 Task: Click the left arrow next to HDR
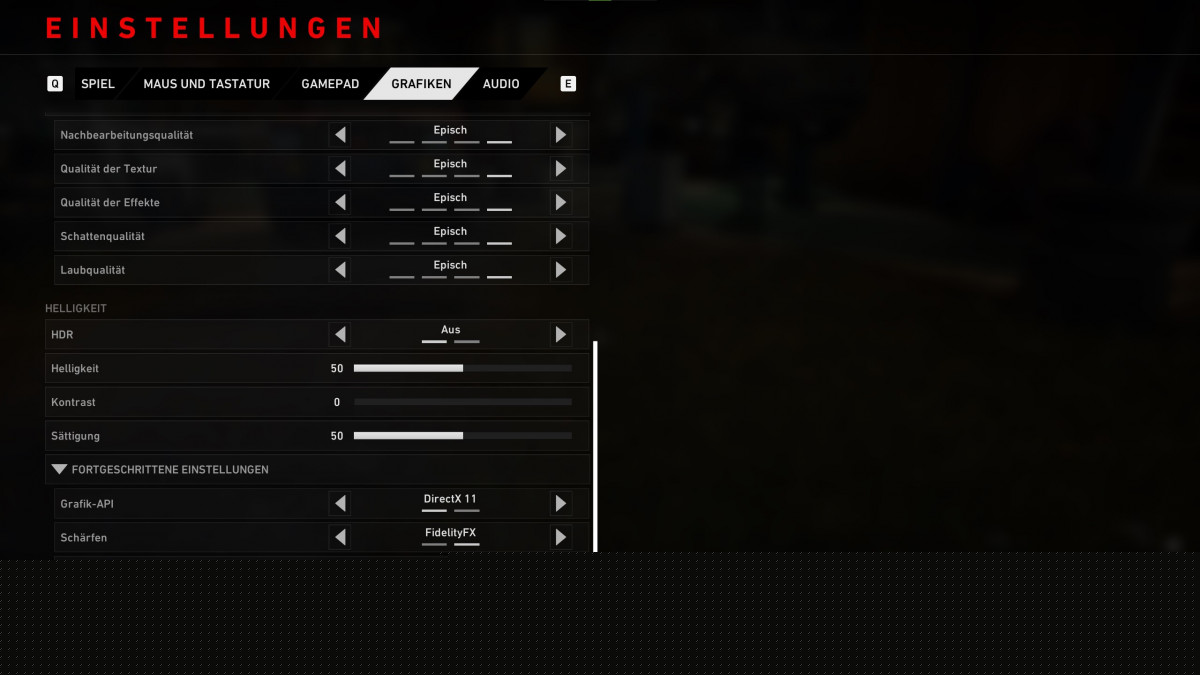(x=340, y=334)
